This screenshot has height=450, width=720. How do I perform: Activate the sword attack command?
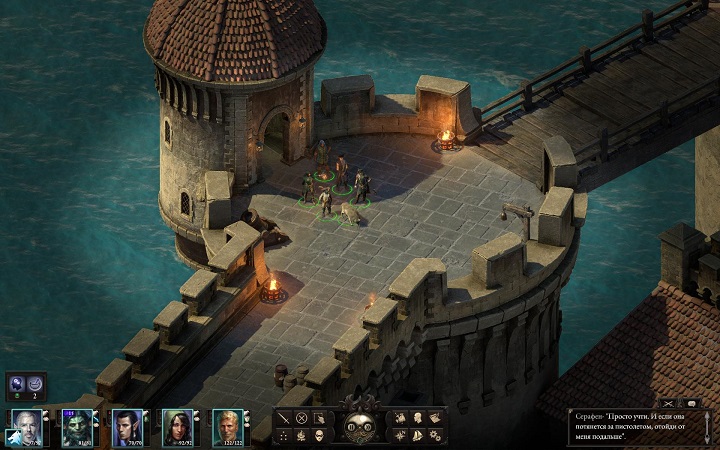(x=283, y=418)
